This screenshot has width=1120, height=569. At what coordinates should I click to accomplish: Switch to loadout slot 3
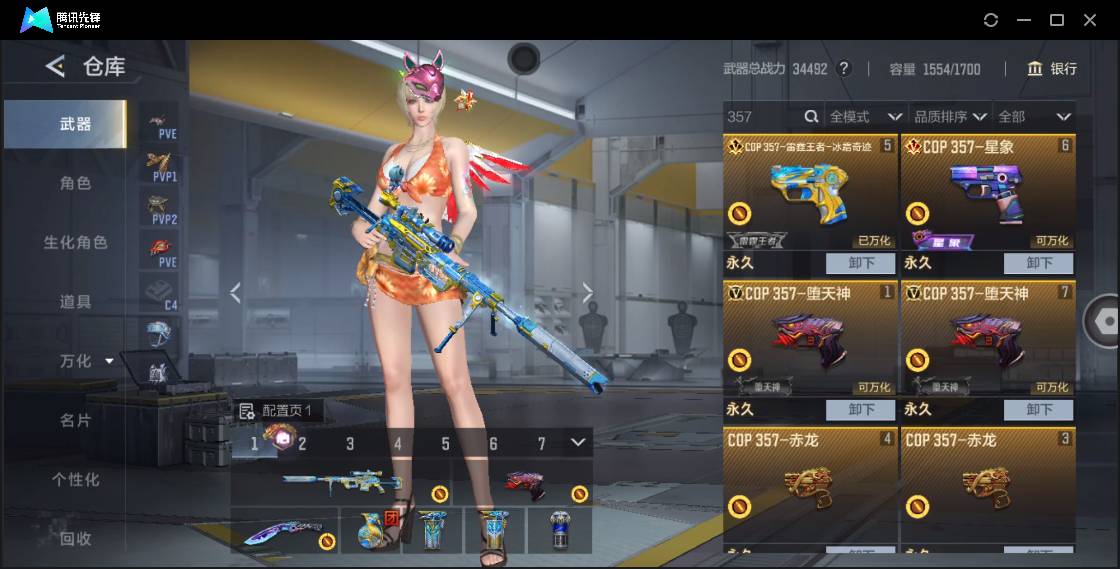coord(350,443)
